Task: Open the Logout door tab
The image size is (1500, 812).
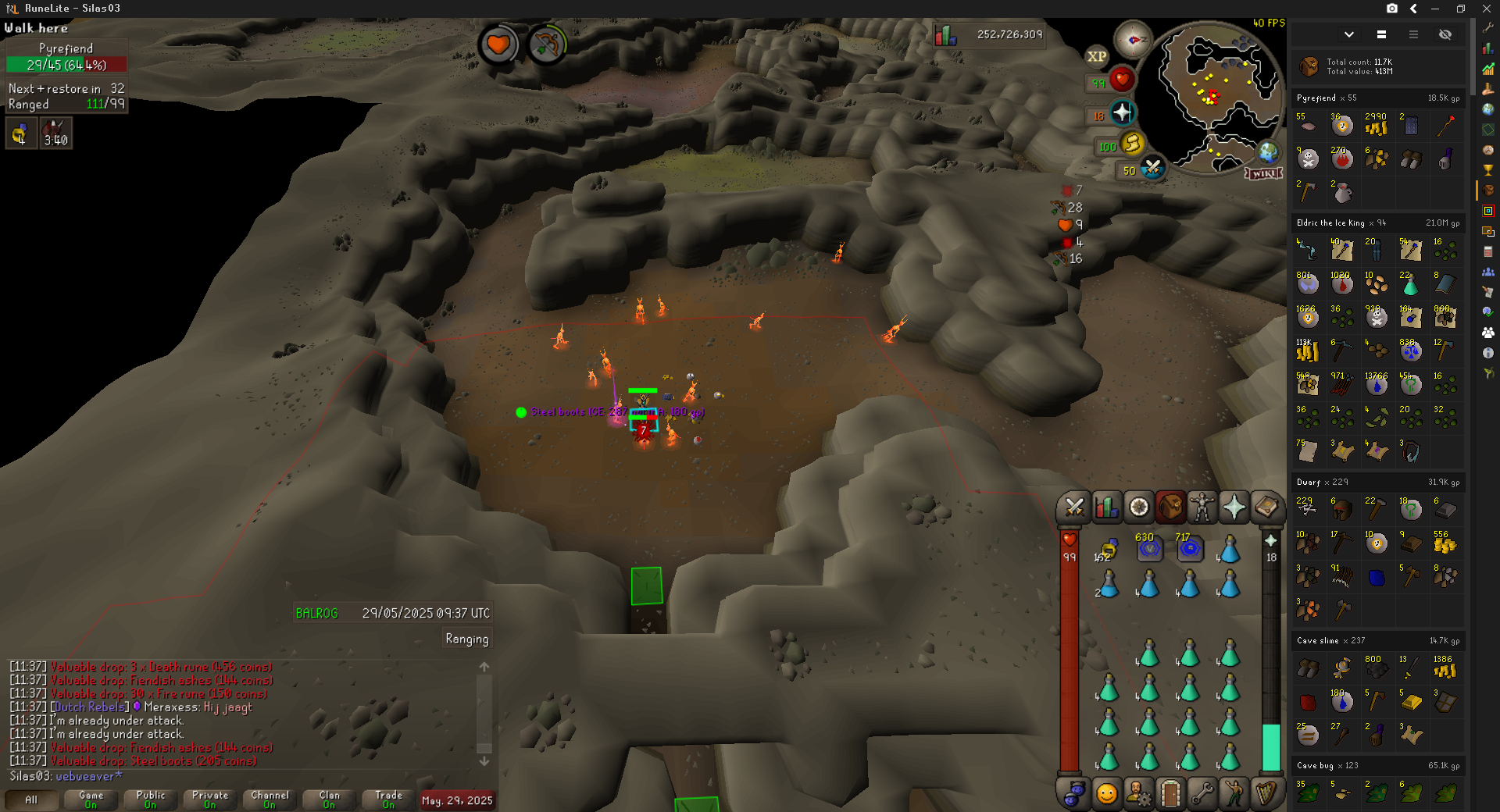Action: tap(1170, 794)
